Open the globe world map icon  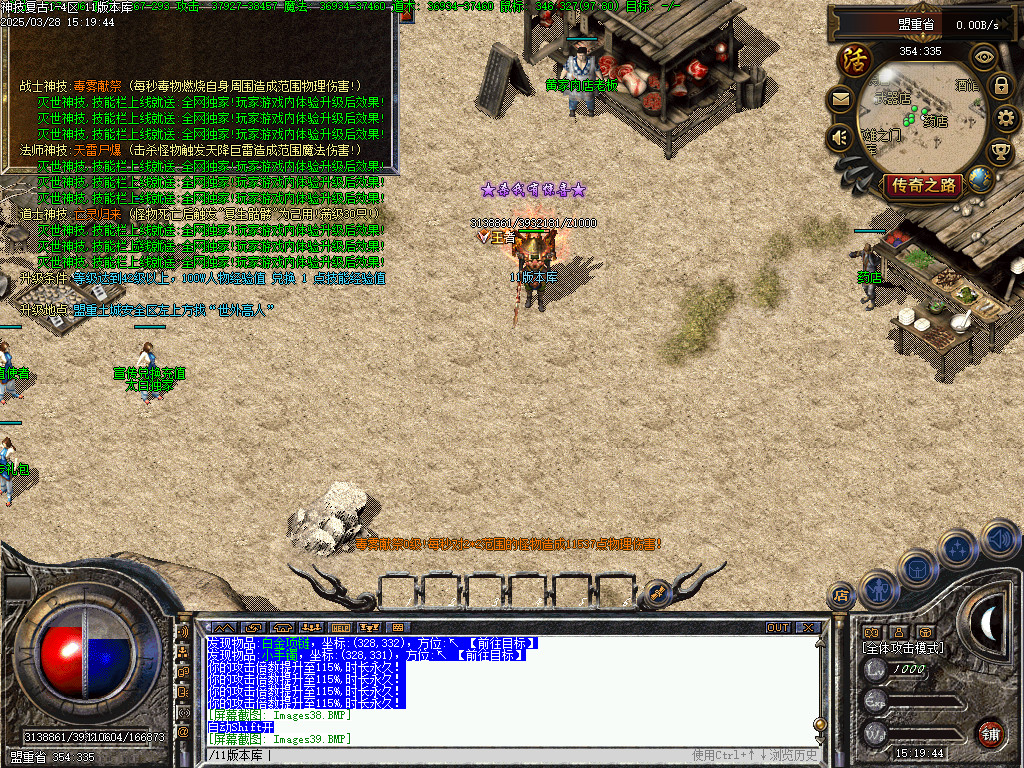[981, 180]
